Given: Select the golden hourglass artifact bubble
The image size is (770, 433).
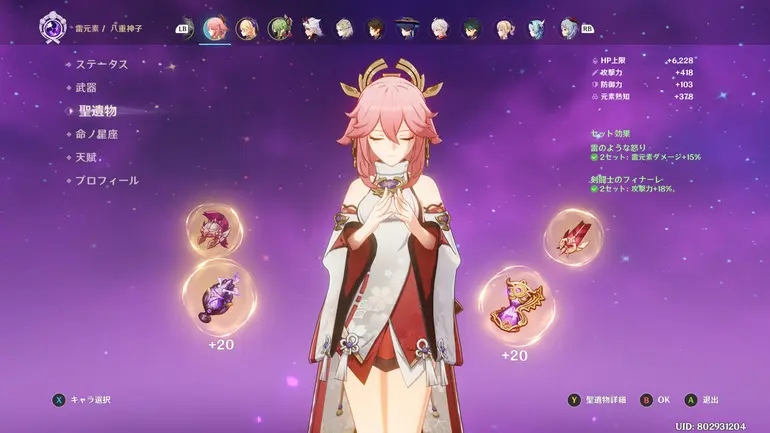Looking at the screenshot, I should [515, 305].
